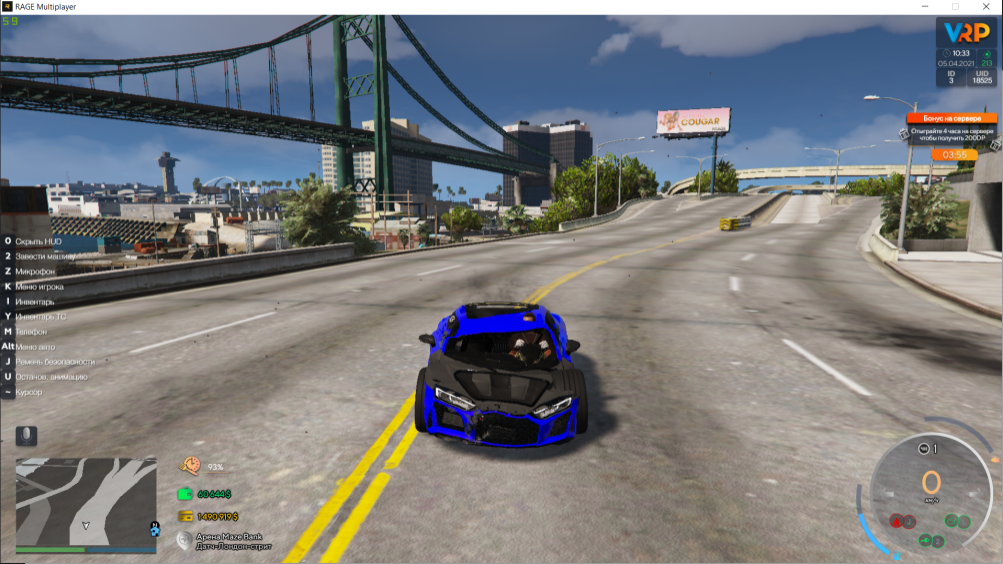Select the Телефон hint entry
This screenshot has height=564, width=1003.
[31, 331]
